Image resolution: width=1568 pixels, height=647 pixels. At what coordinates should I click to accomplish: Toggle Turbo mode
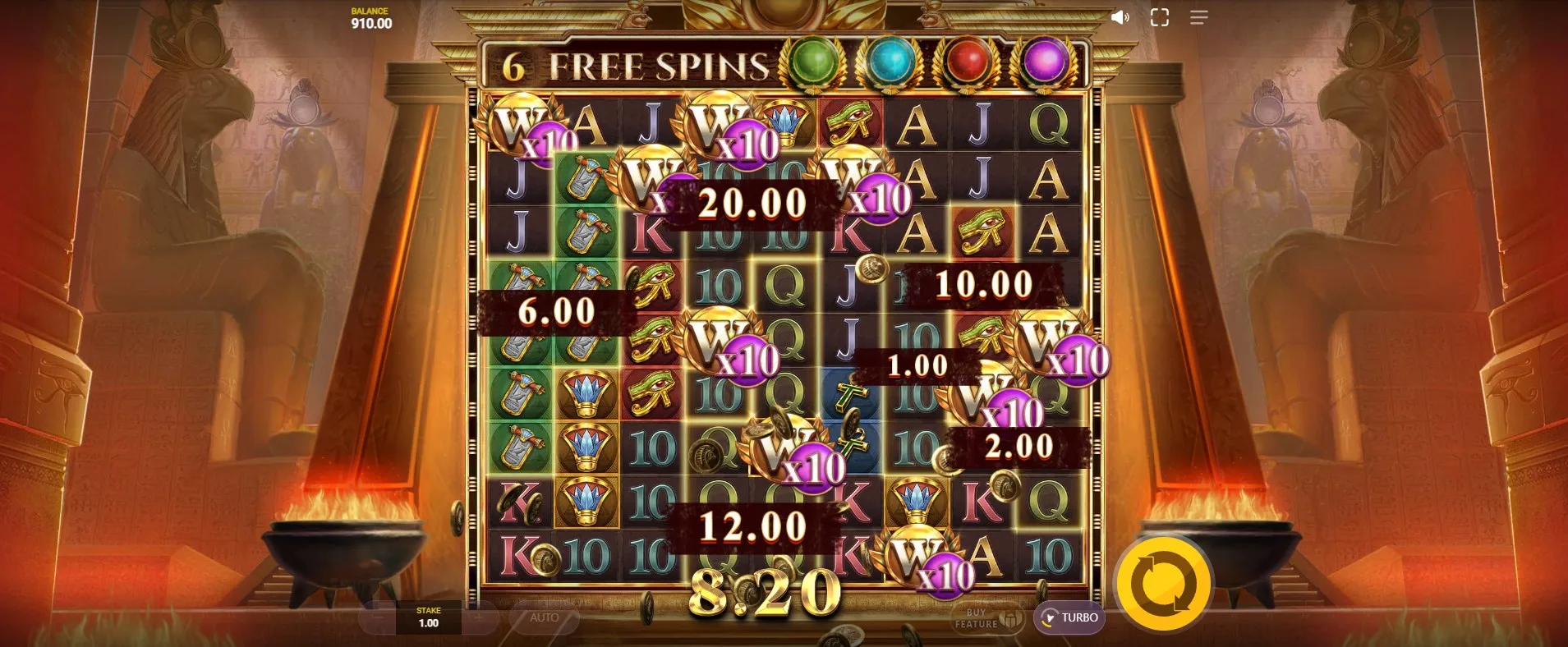tap(1069, 617)
